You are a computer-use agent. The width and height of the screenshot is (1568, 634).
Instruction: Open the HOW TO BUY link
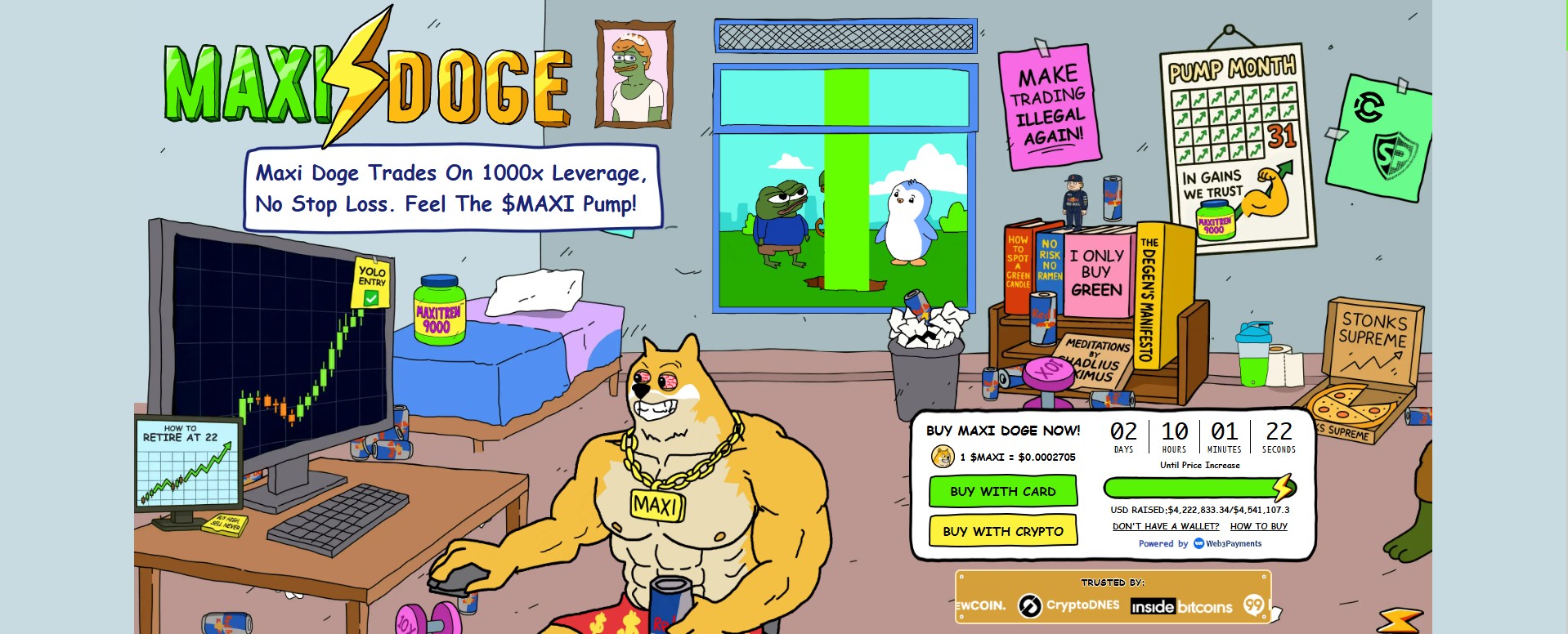pyautogui.click(x=1257, y=526)
